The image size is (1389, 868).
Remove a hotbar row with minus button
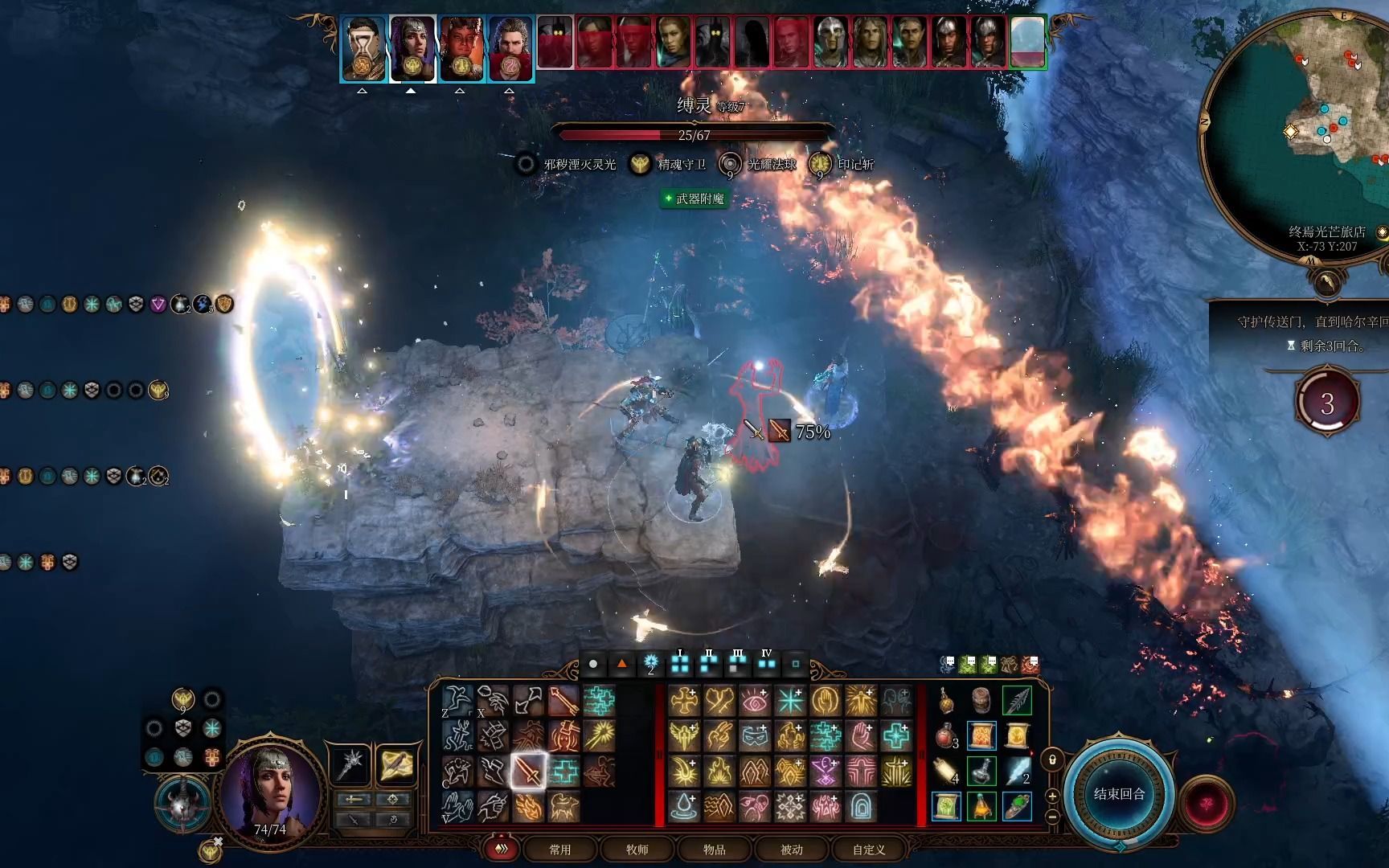point(1051,817)
